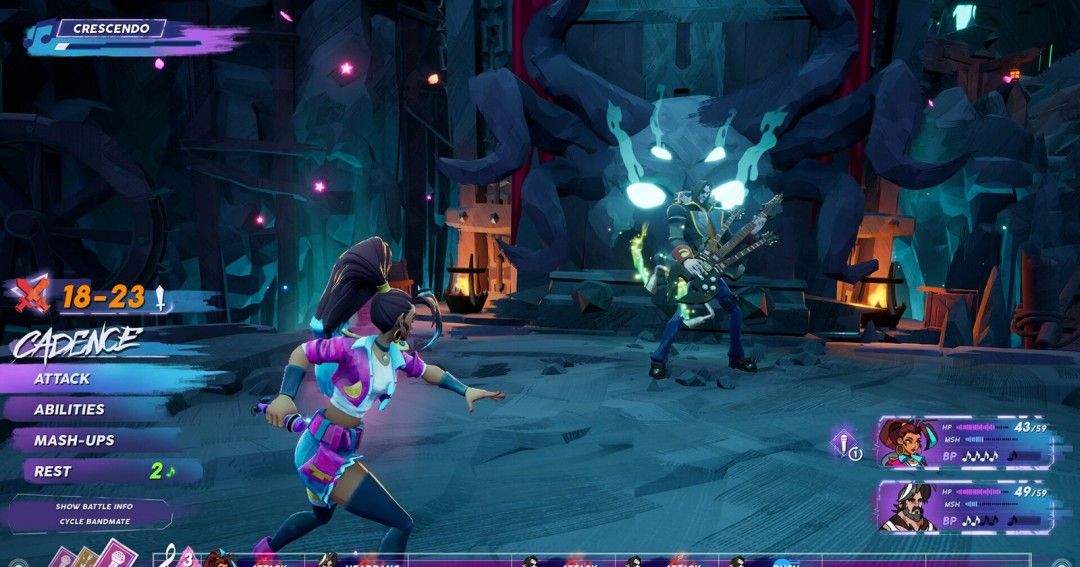This screenshot has height=567, width=1080.
Task: Cycle to the next bandmate
Action: point(94,521)
